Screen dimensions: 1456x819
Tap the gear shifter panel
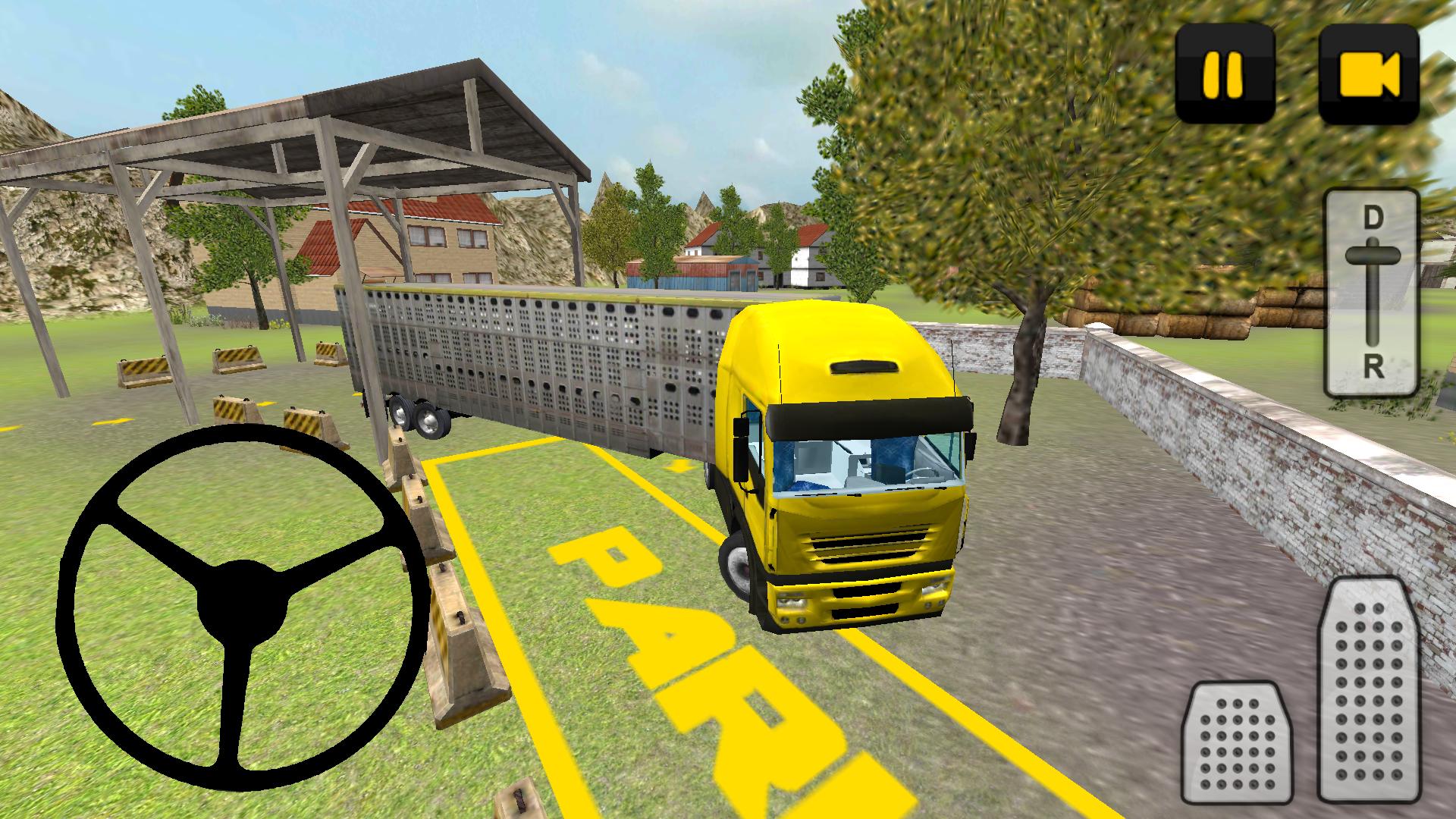point(1373,296)
